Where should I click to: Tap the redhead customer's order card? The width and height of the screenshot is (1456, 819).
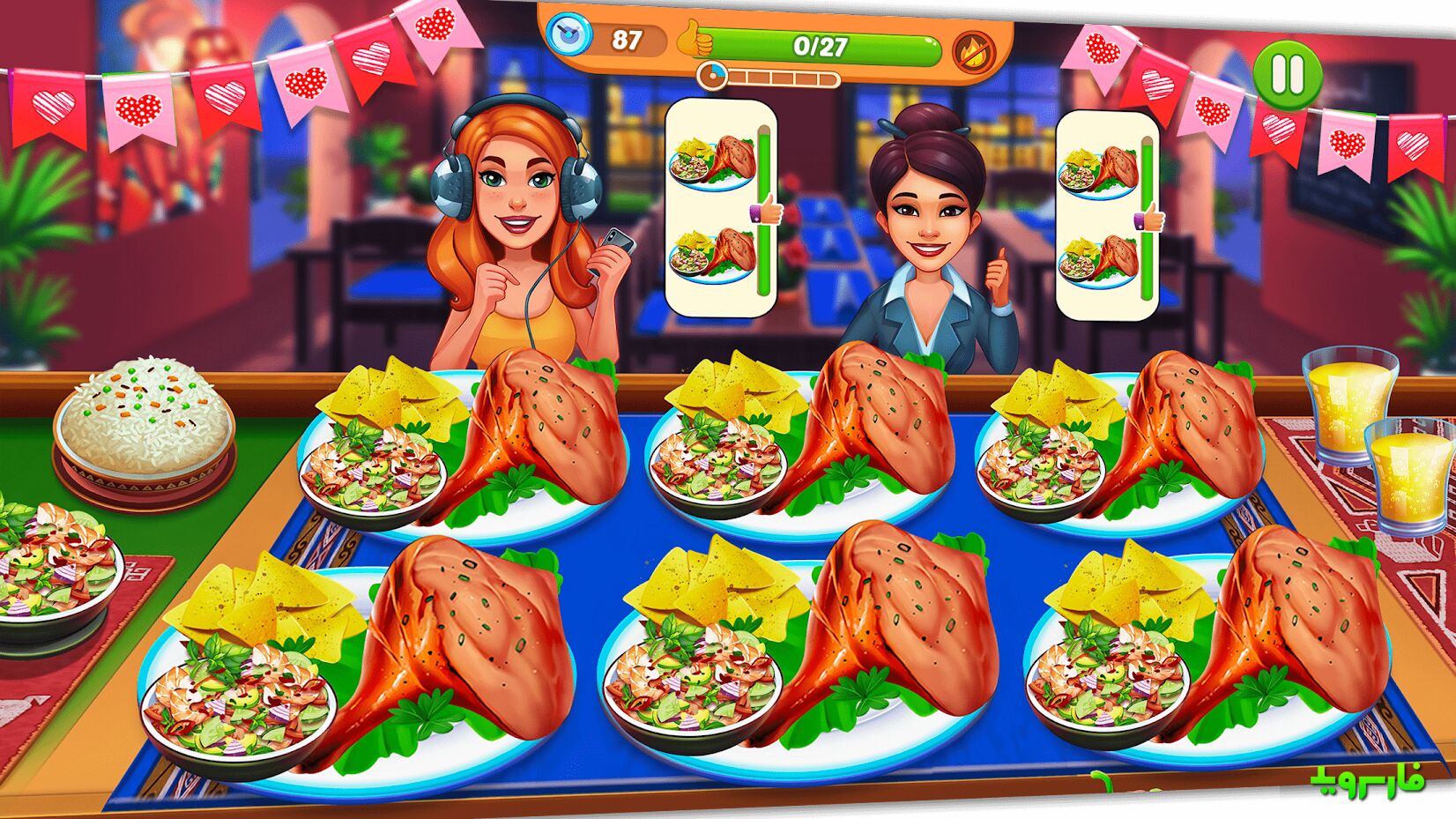tap(720, 206)
